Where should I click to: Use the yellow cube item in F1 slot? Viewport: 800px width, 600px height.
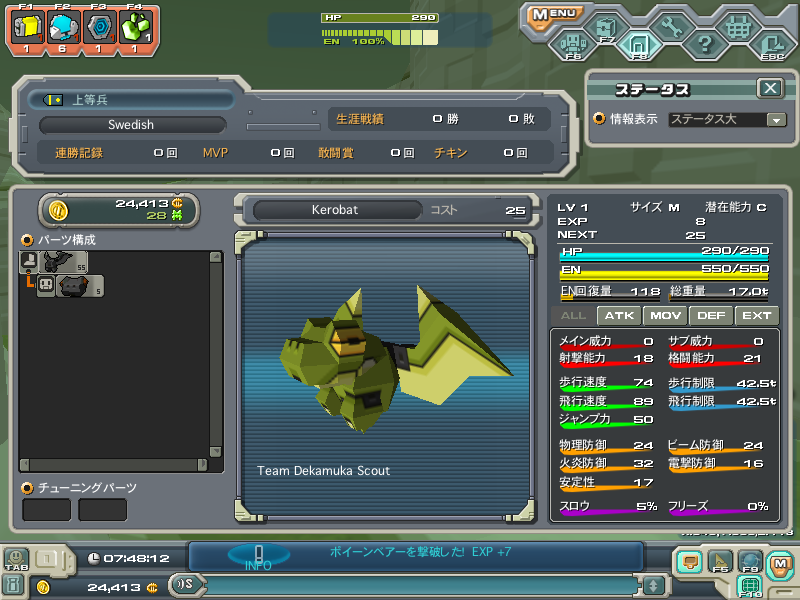[x=27, y=28]
